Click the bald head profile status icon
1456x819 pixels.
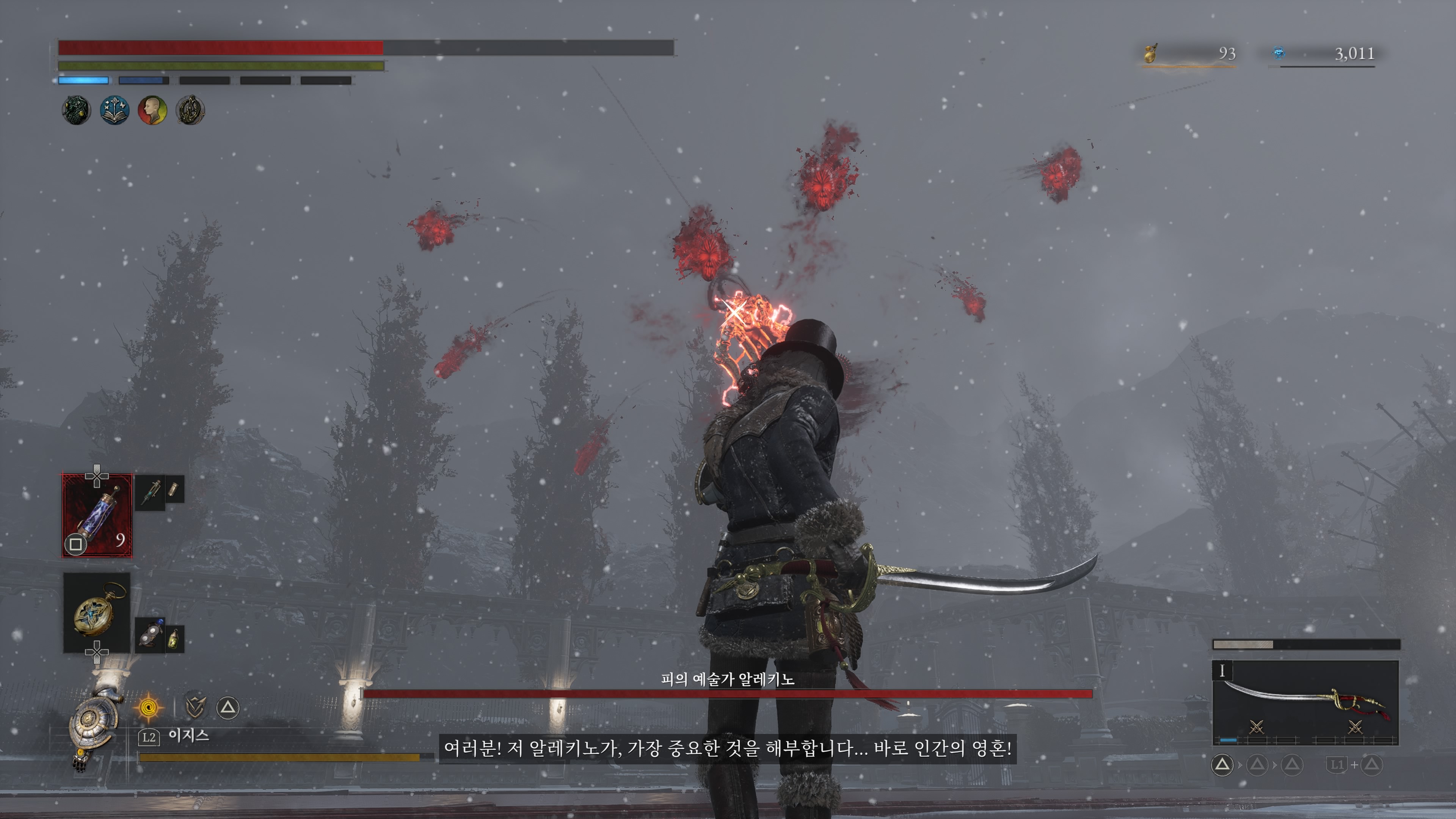coord(152,110)
